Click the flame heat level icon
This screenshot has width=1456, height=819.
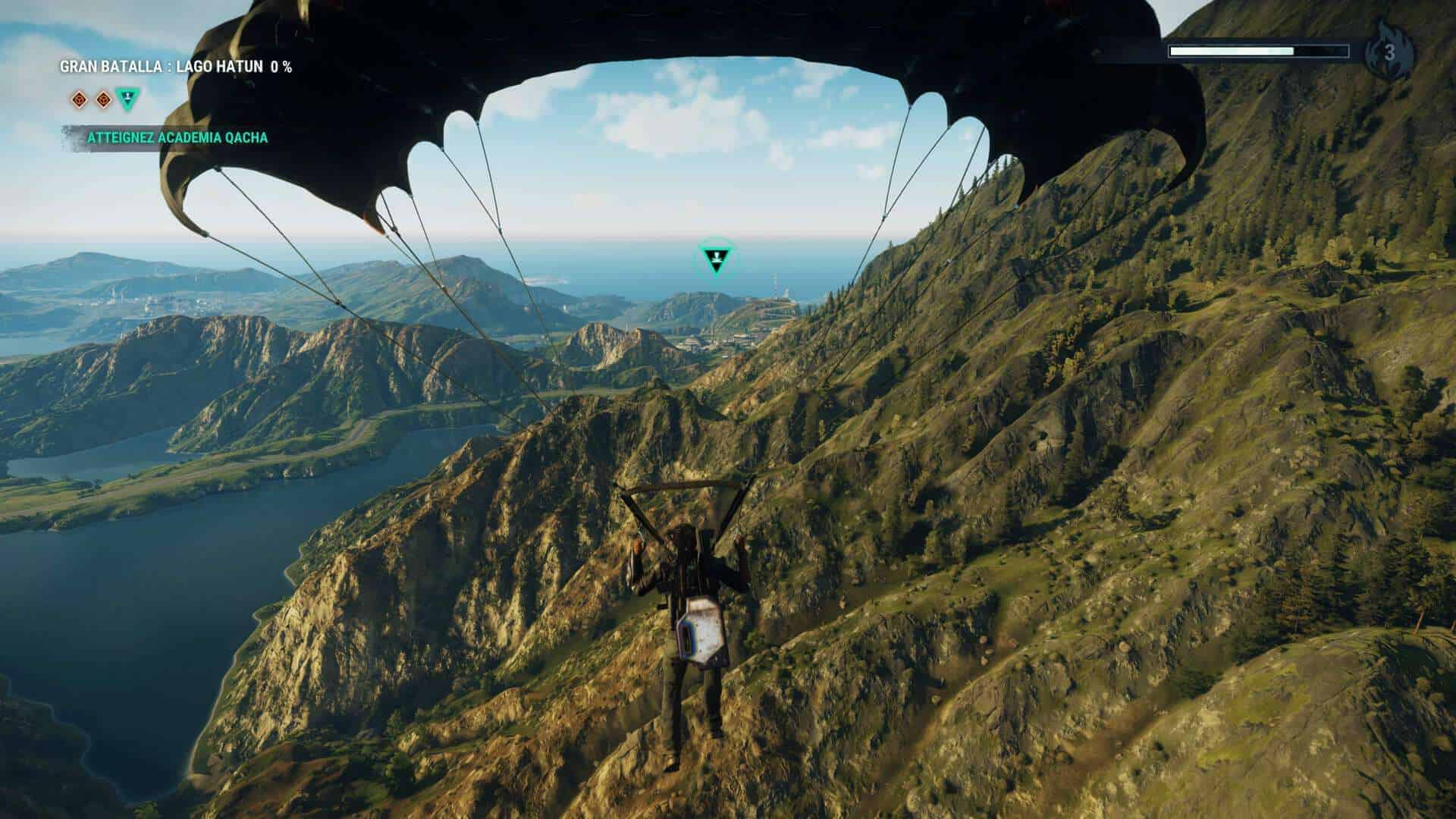(1388, 52)
